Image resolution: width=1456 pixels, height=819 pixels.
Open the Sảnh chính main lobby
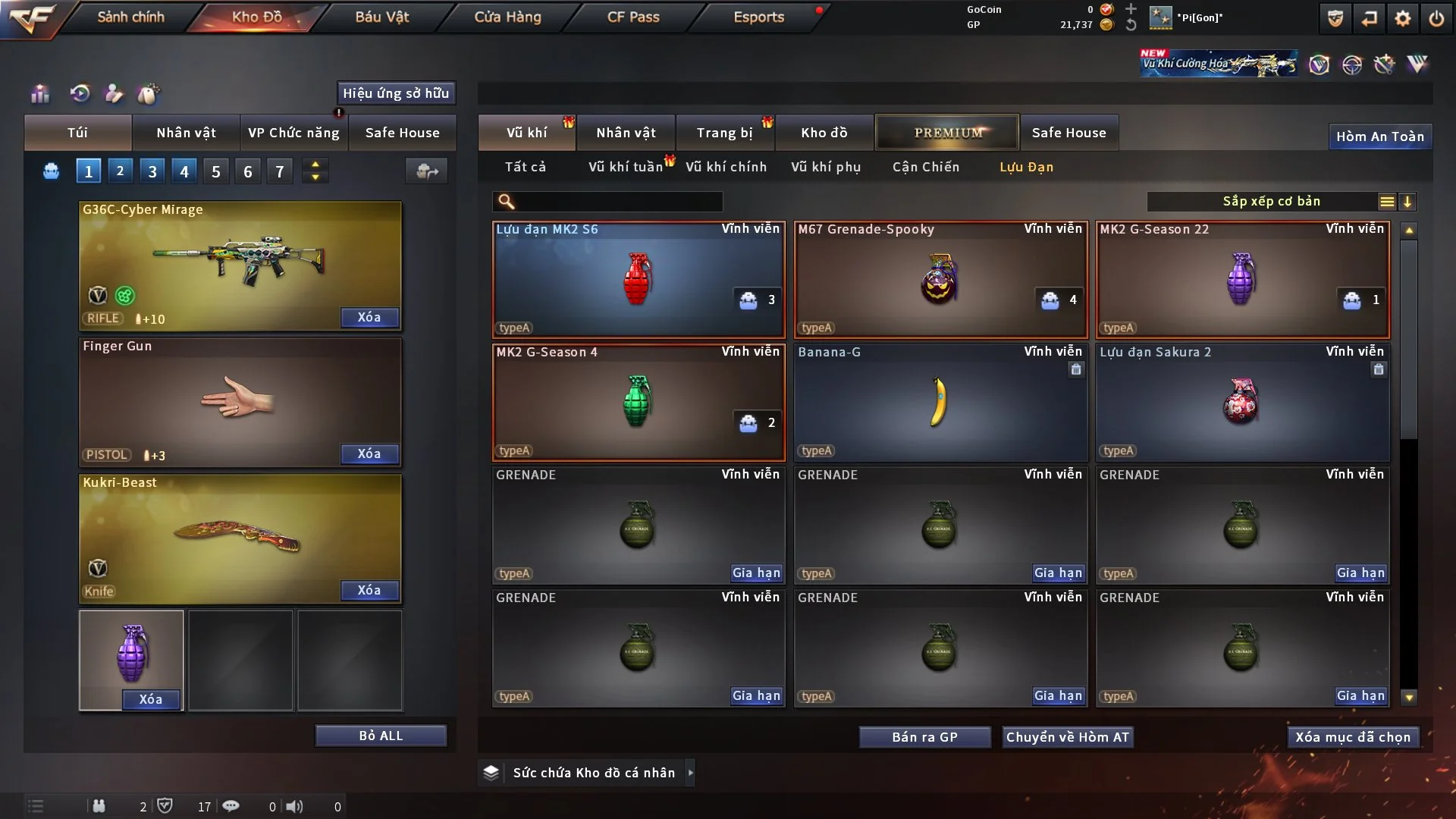click(x=130, y=17)
